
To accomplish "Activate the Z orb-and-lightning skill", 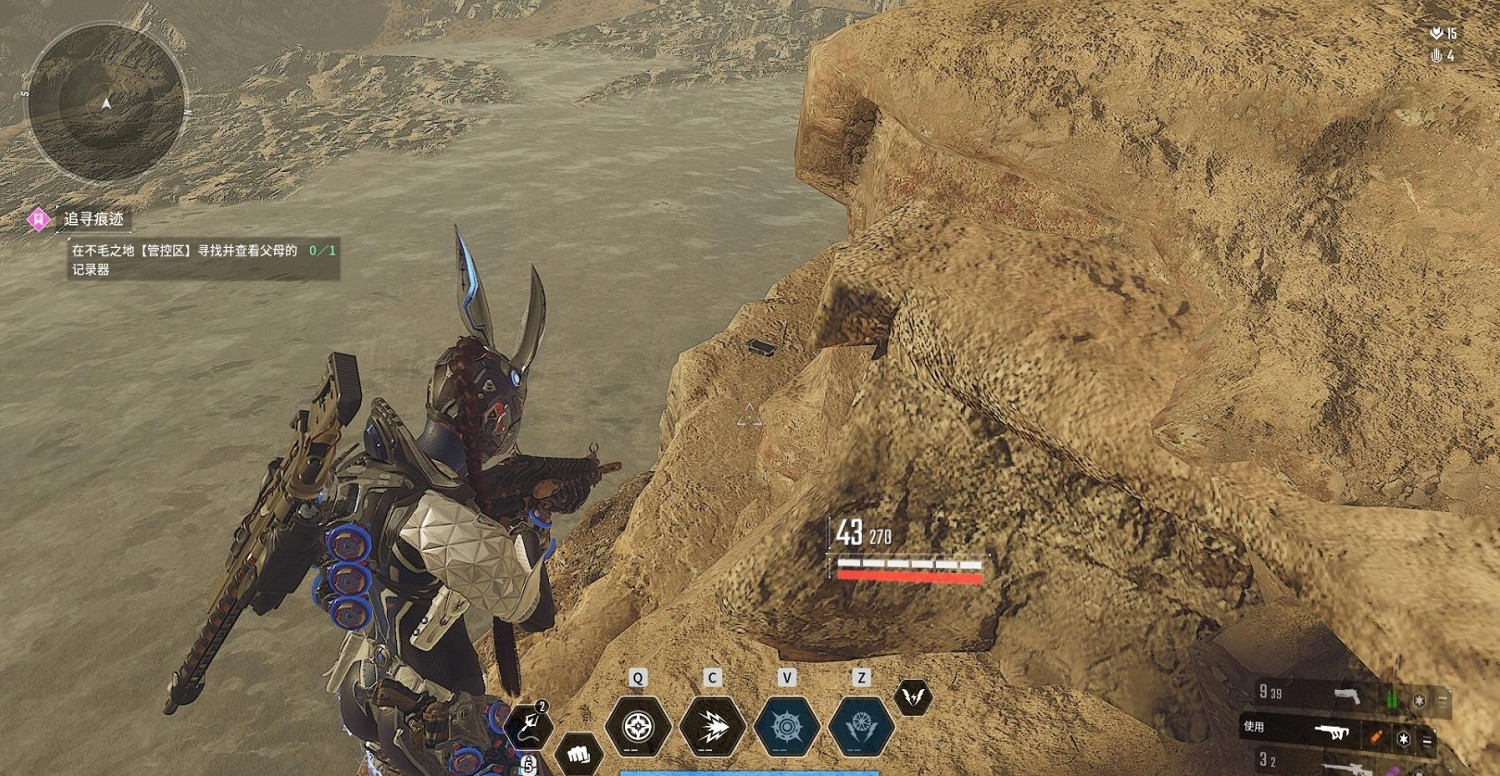I will coord(861,726).
